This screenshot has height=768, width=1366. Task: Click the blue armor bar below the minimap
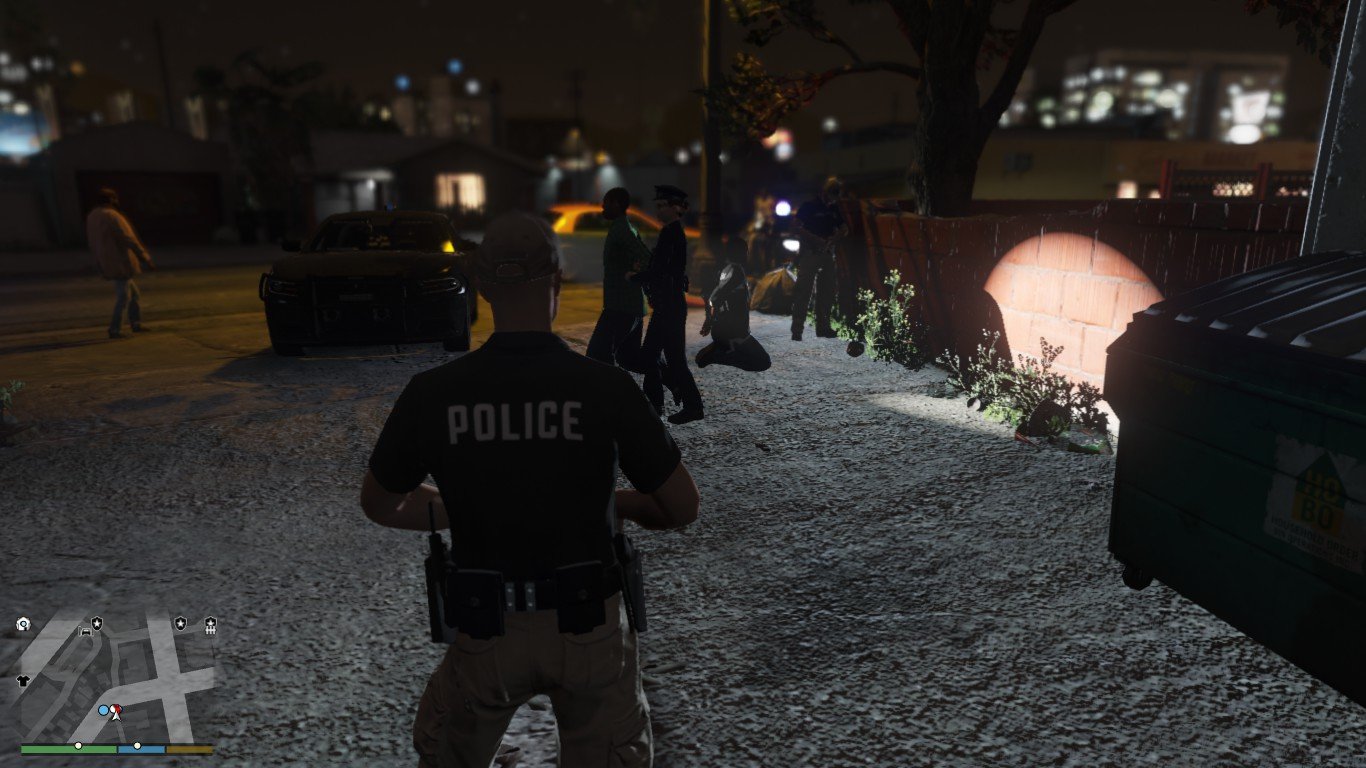(142, 749)
